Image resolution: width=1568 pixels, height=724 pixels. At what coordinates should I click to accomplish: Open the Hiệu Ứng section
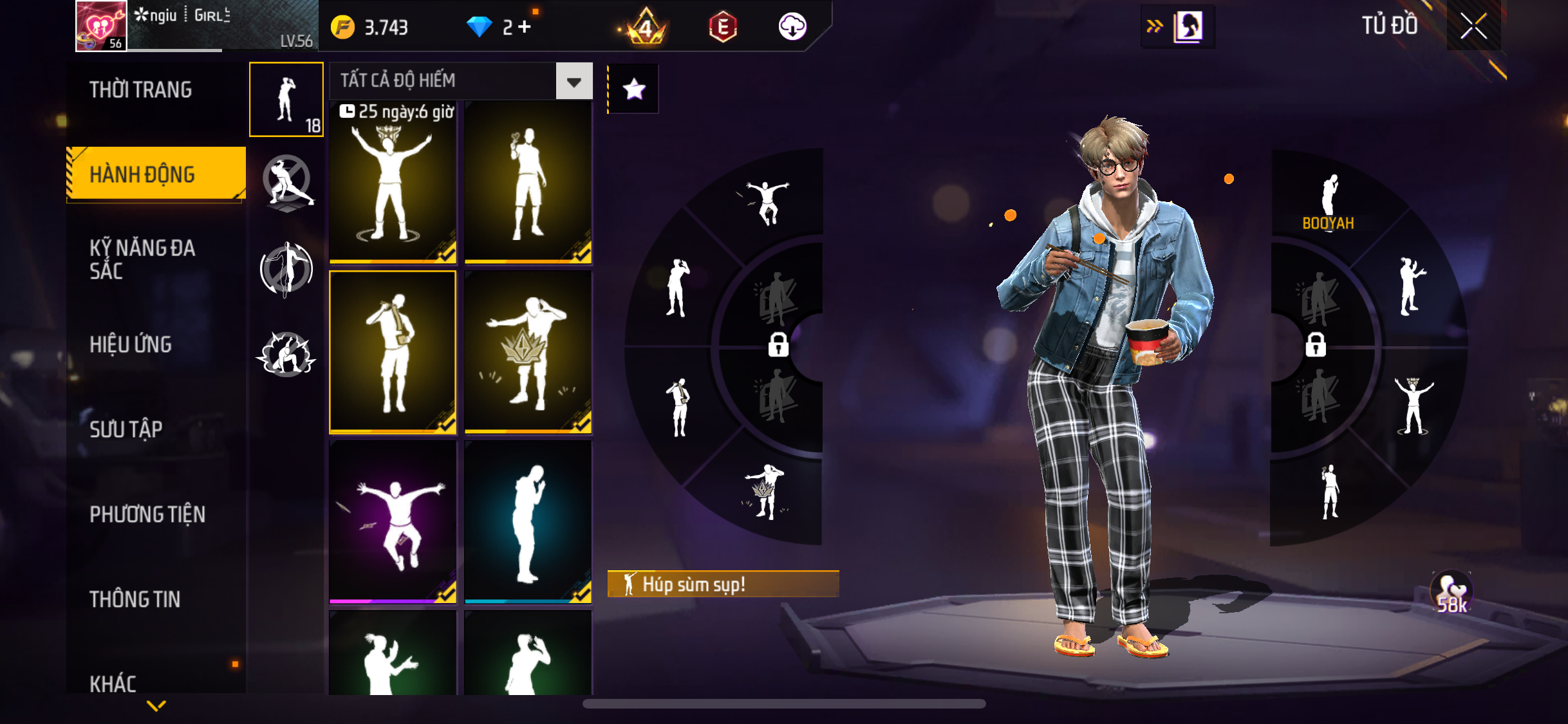click(131, 344)
